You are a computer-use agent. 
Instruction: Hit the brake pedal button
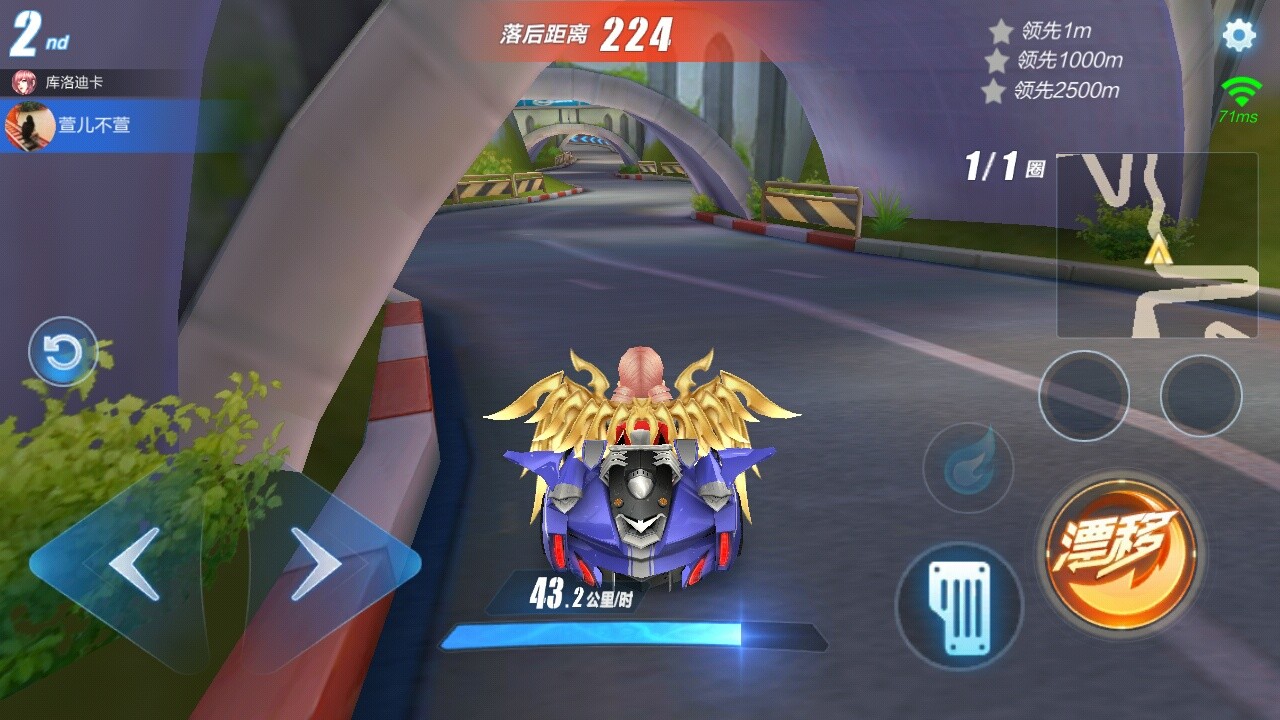pos(959,607)
